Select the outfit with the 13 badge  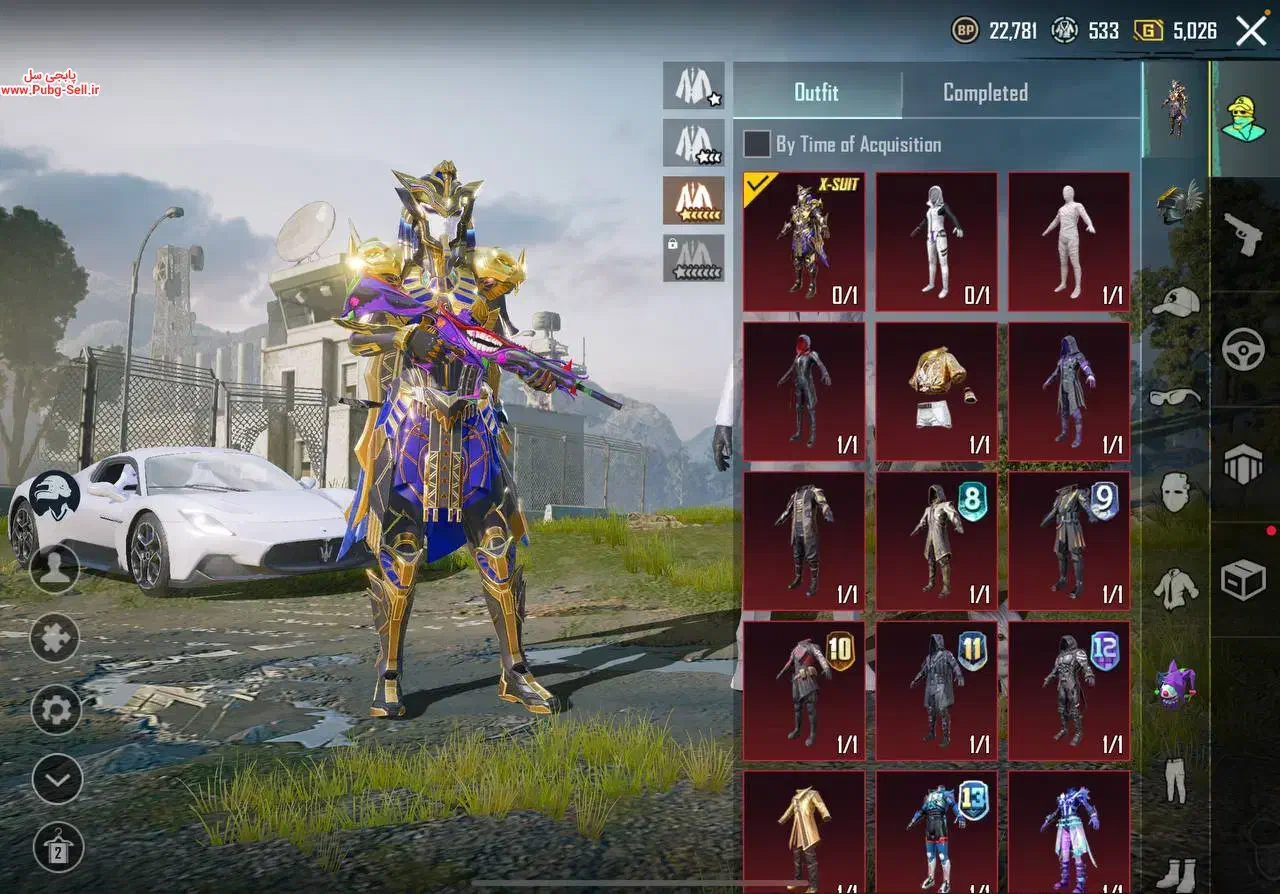[936, 830]
